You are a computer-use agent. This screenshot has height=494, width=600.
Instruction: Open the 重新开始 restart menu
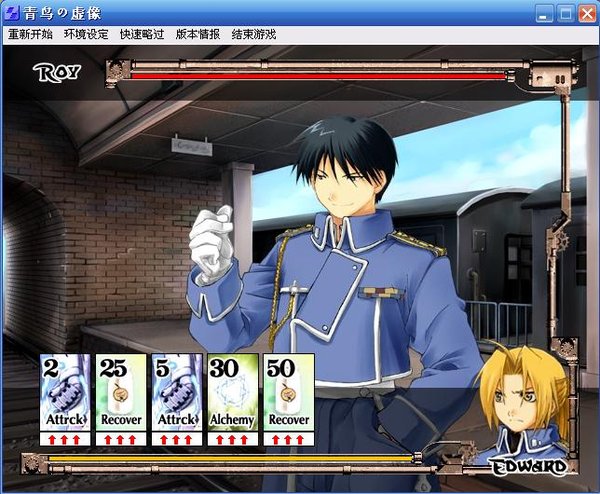tap(31, 34)
